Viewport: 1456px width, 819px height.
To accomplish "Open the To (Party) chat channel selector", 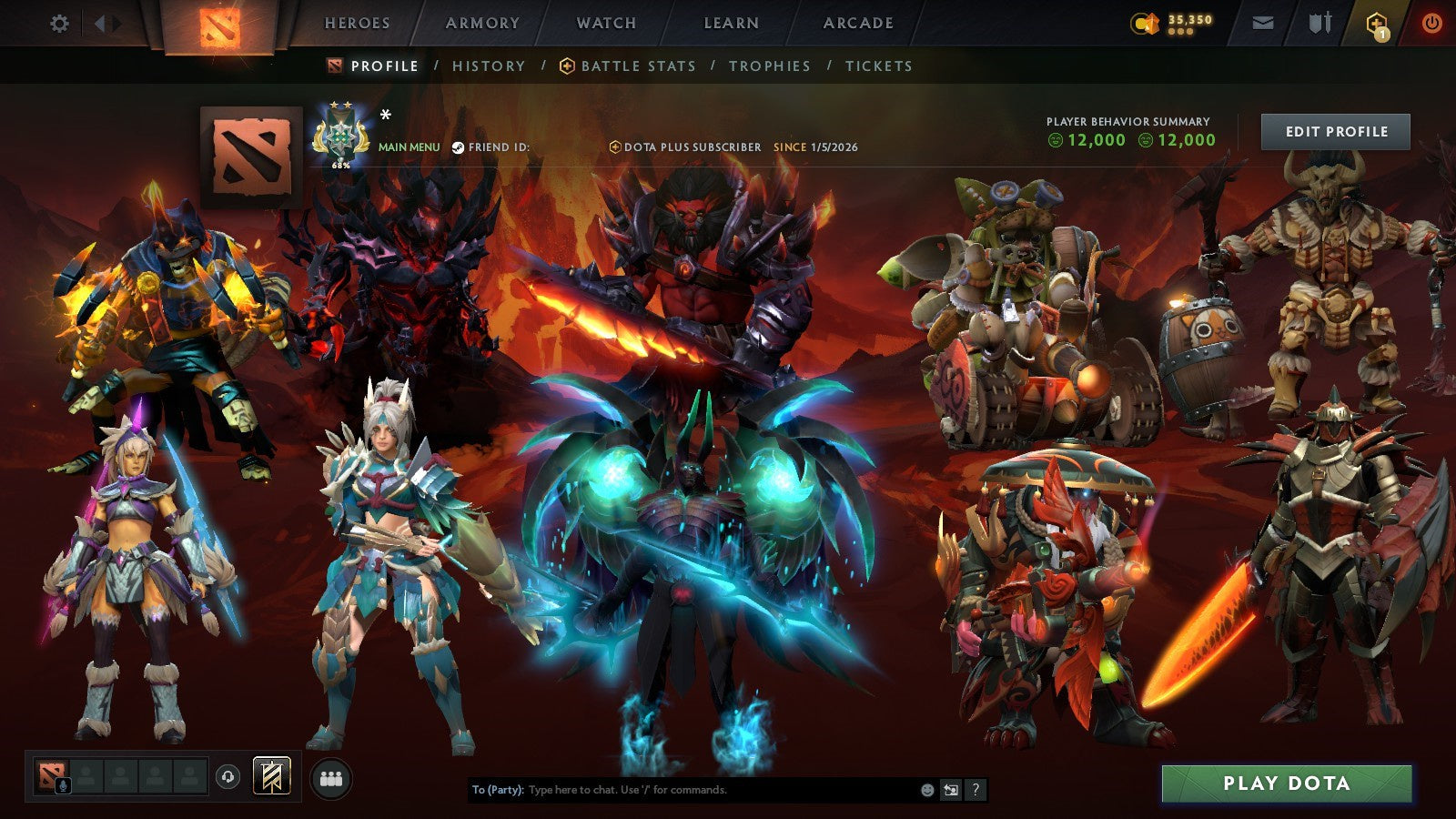I will click(x=496, y=791).
